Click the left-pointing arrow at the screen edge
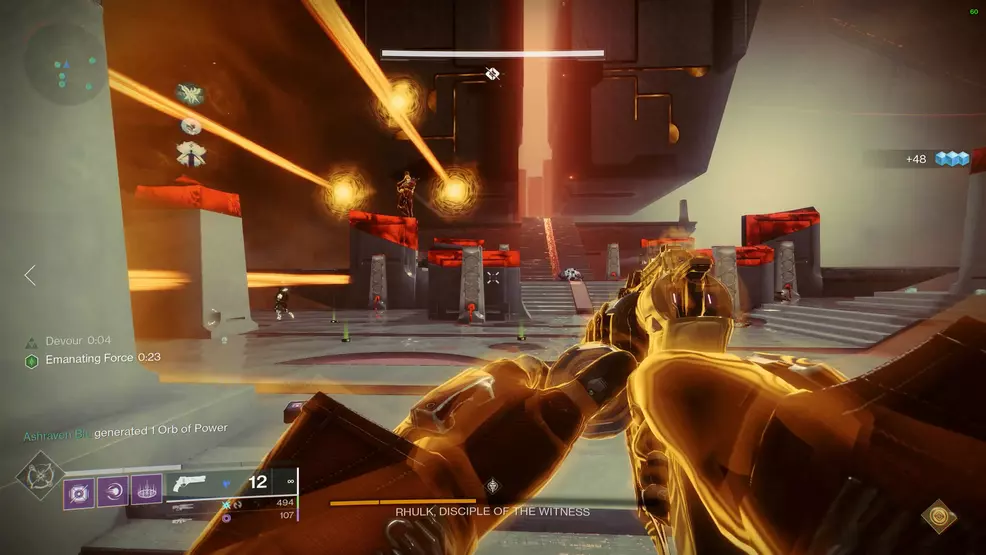 [x=30, y=275]
